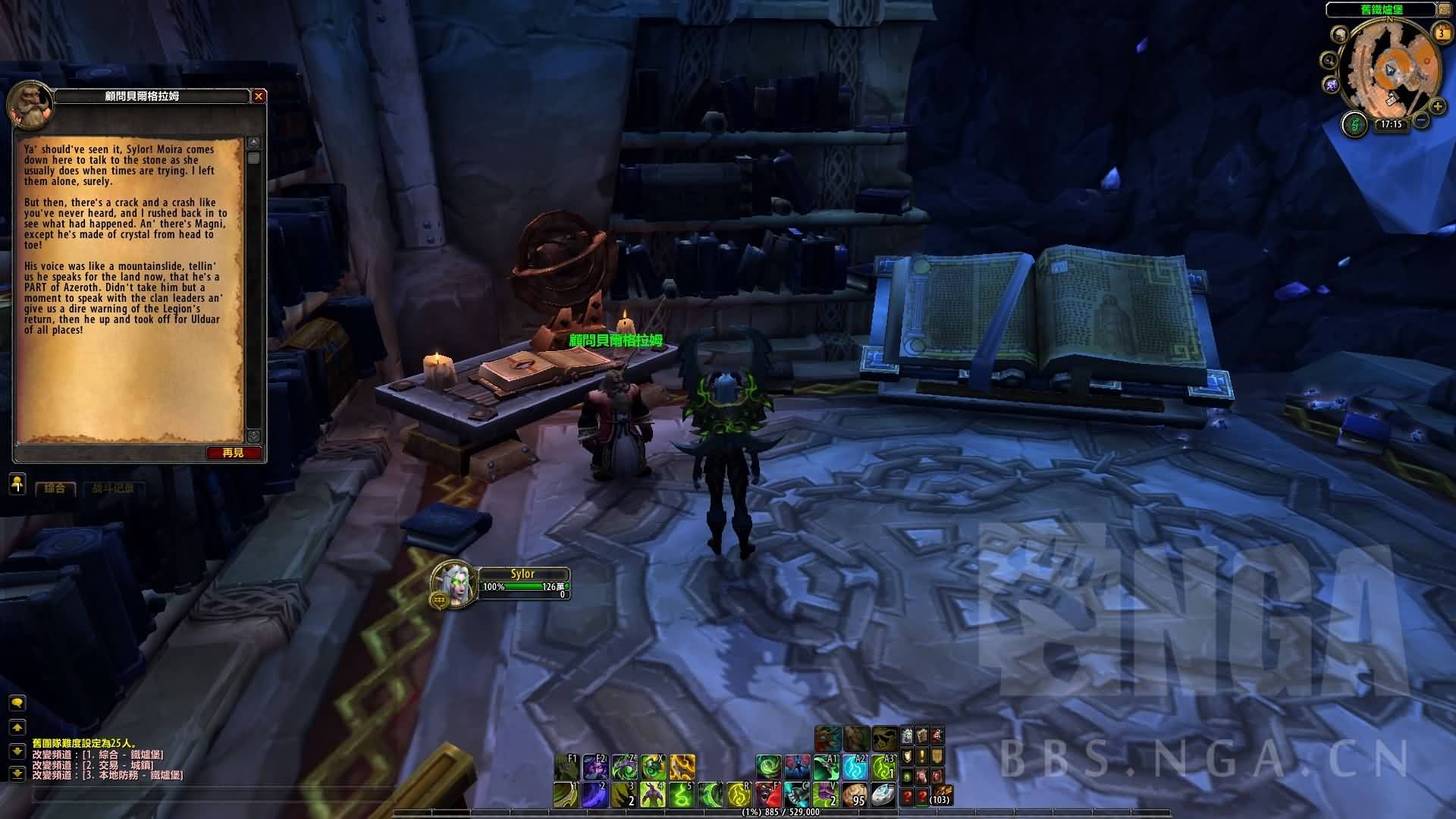Open the chat menu speech bubble button

(17, 703)
